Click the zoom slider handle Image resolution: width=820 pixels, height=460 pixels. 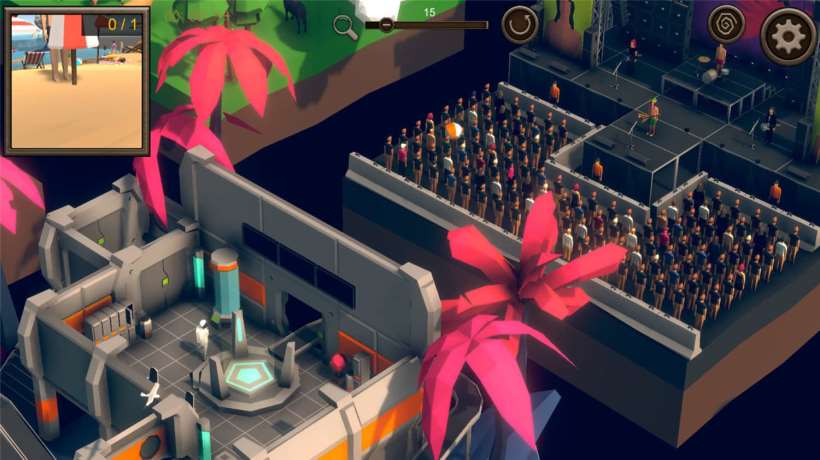pyautogui.click(x=386, y=25)
